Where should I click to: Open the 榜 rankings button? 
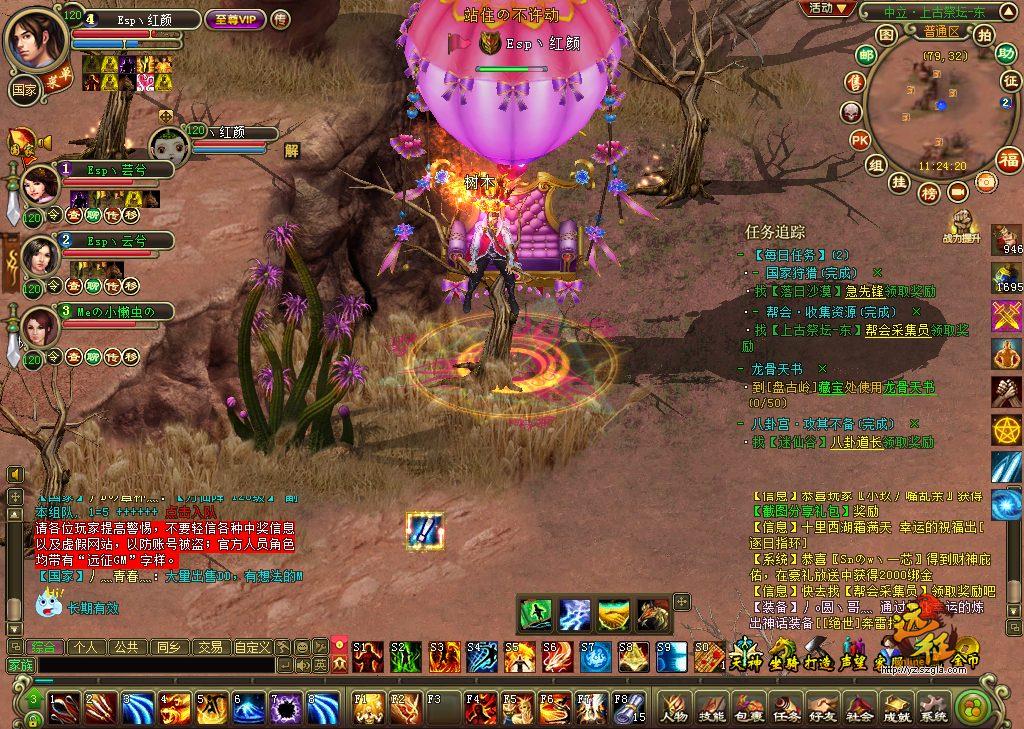click(929, 191)
